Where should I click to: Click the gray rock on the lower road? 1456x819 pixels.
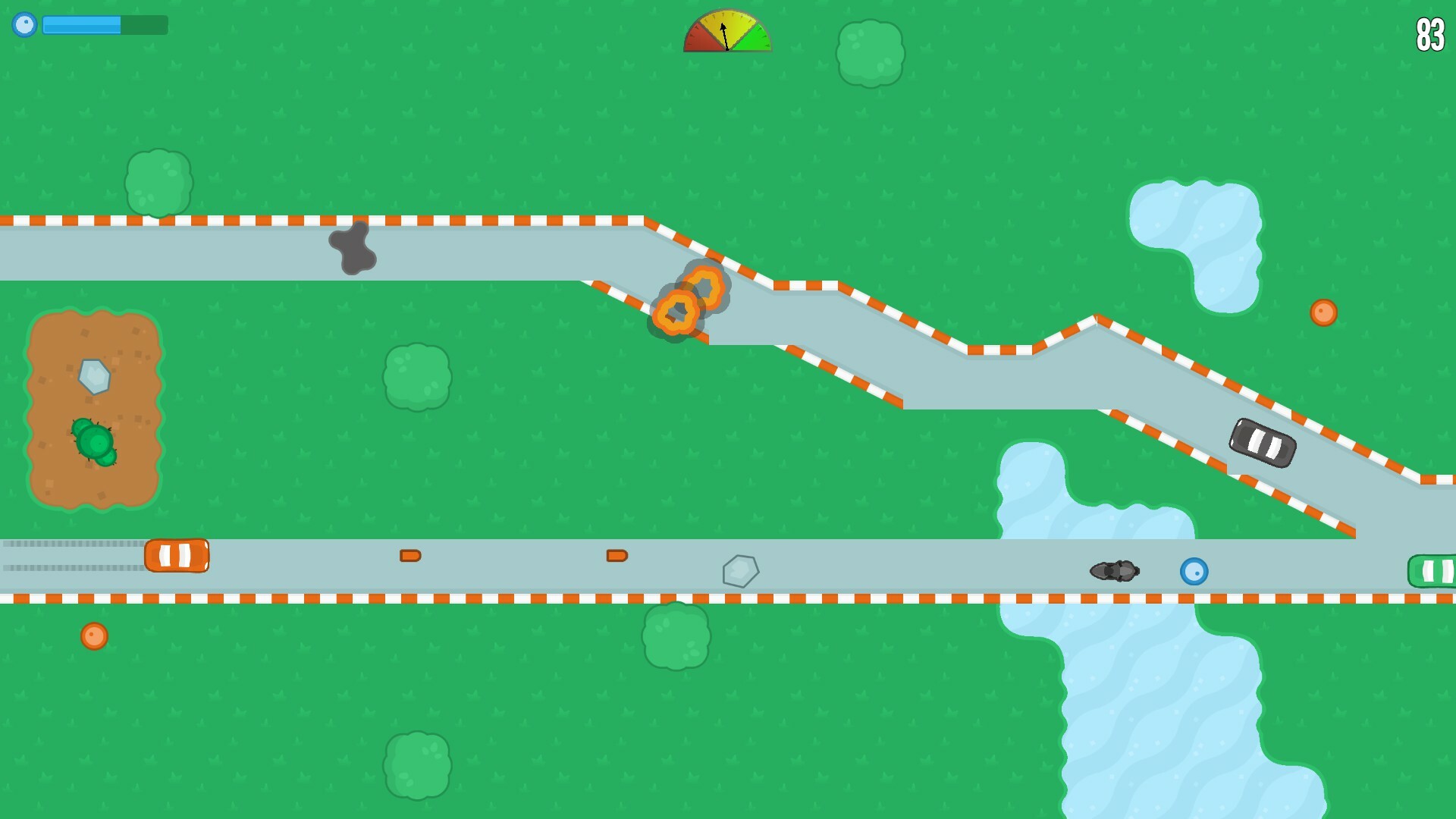tap(739, 571)
